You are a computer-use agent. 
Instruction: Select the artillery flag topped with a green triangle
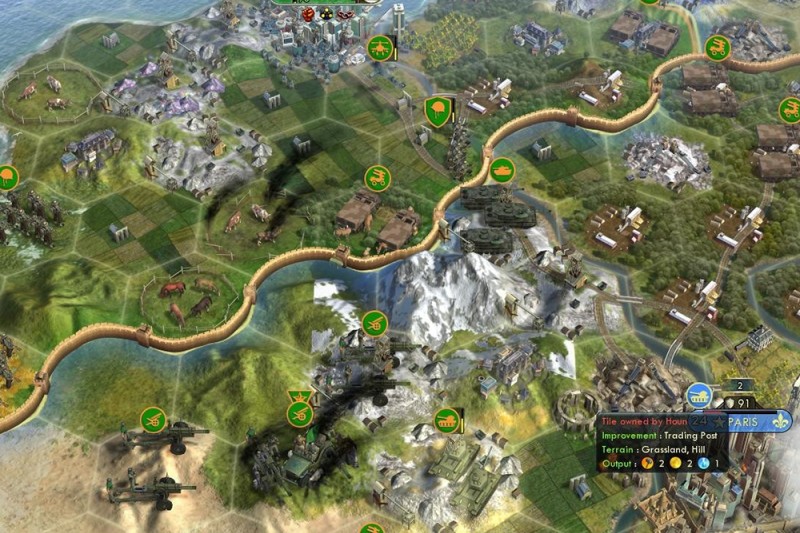coord(298,412)
